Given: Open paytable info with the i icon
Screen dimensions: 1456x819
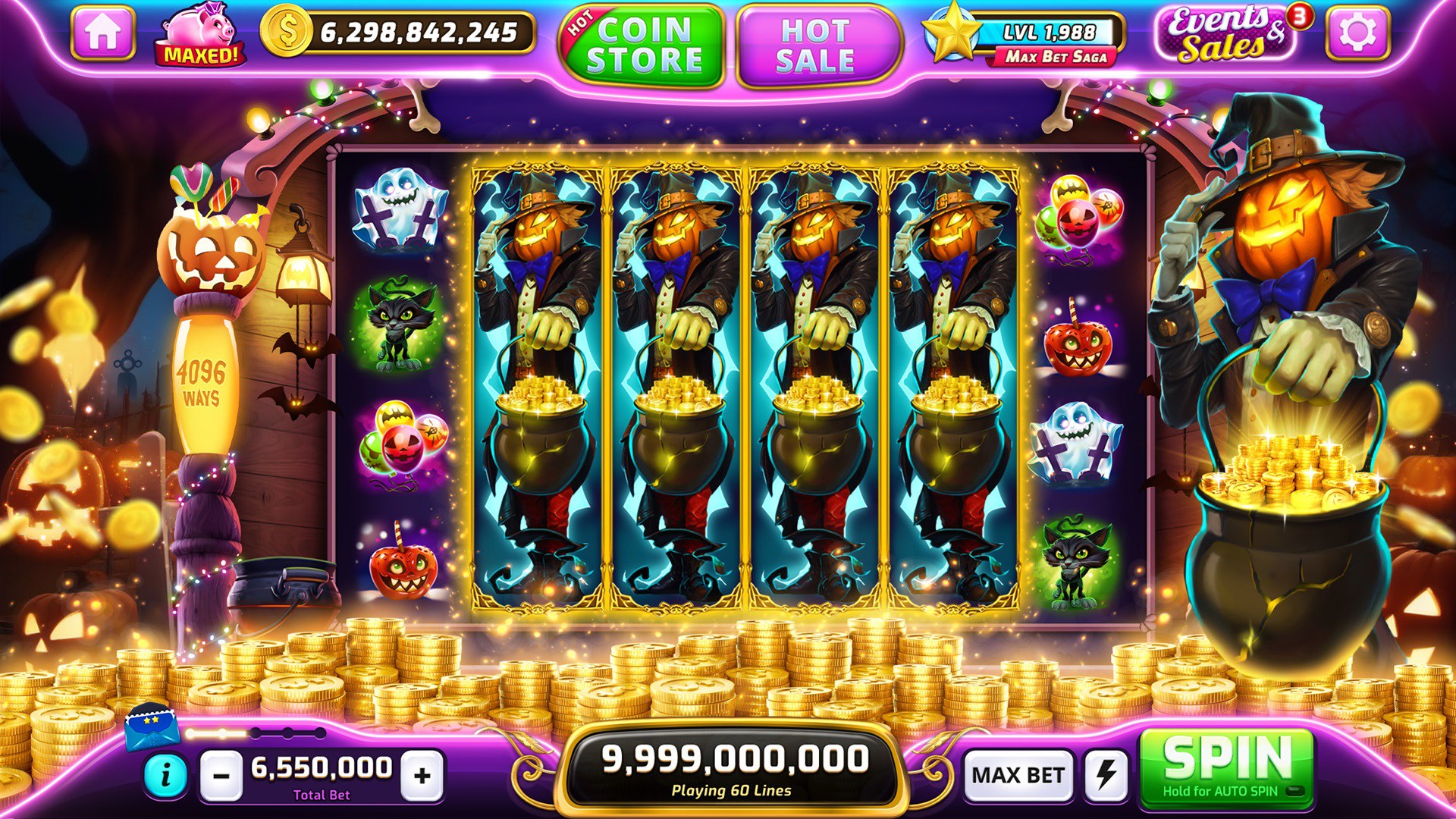Looking at the screenshot, I should (166, 777).
